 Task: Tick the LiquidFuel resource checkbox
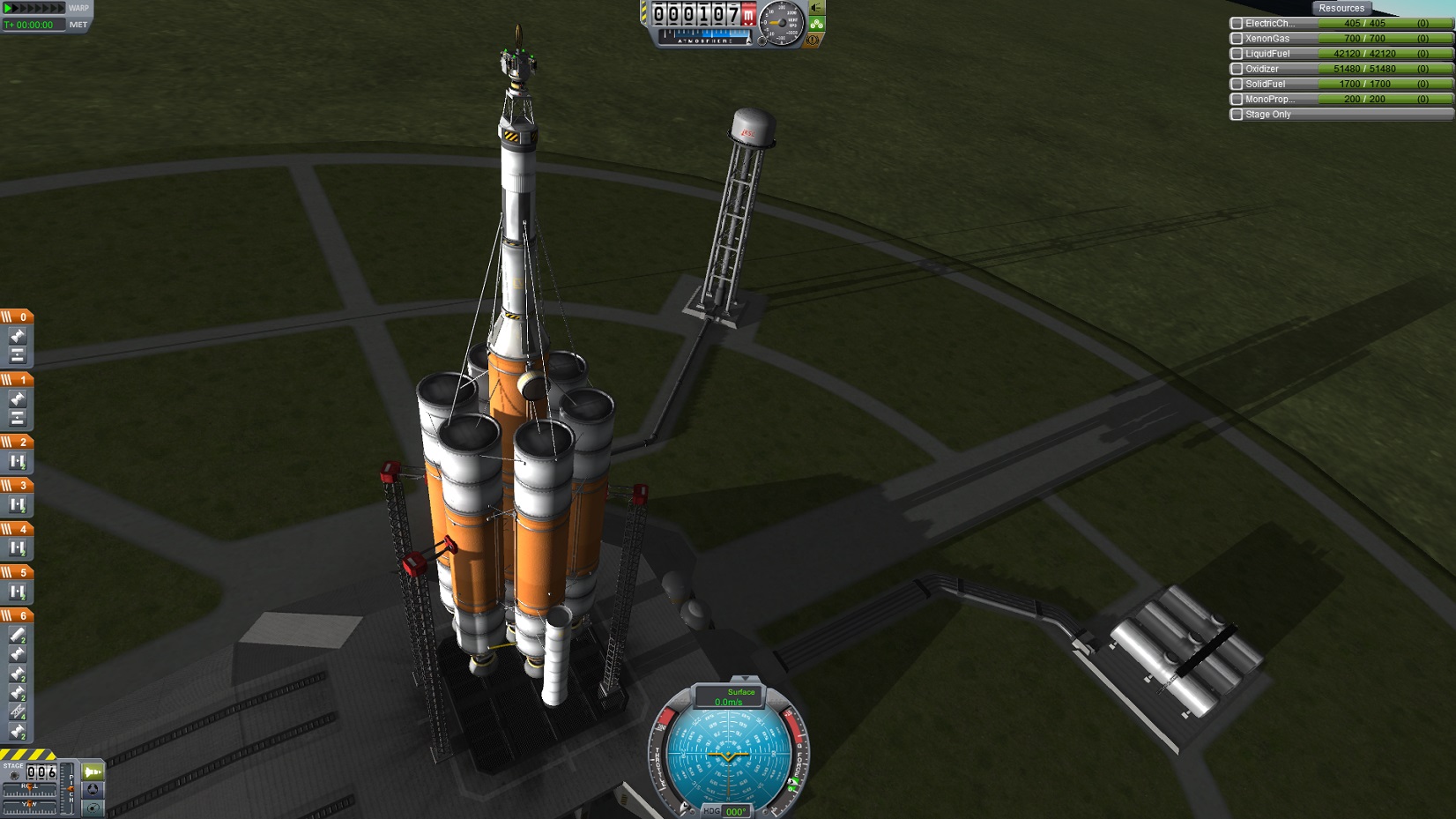pyautogui.click(x=1237, y=54)
